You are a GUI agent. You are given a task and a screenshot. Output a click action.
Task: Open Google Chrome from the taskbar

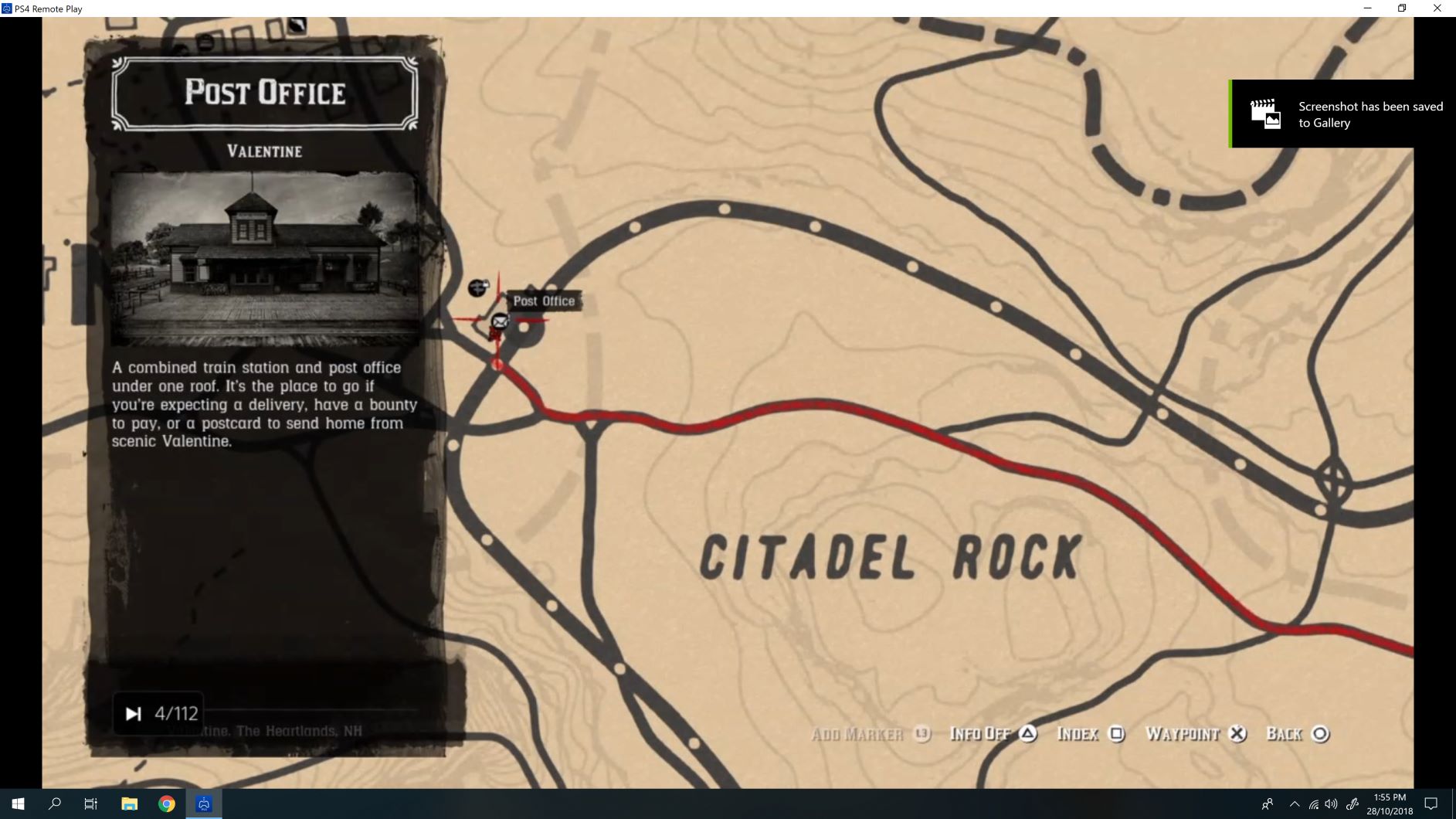pos(166,804)
